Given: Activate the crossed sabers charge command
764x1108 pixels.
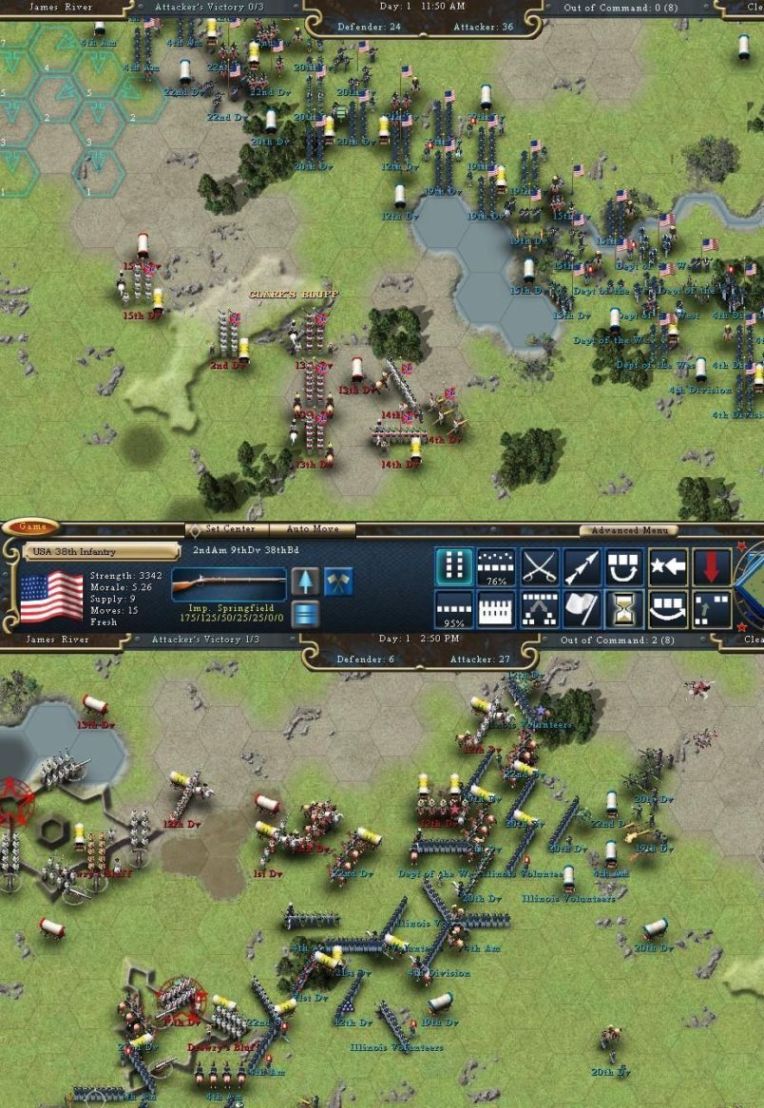Looking at the screenshot, I should [x=540, y=567].
